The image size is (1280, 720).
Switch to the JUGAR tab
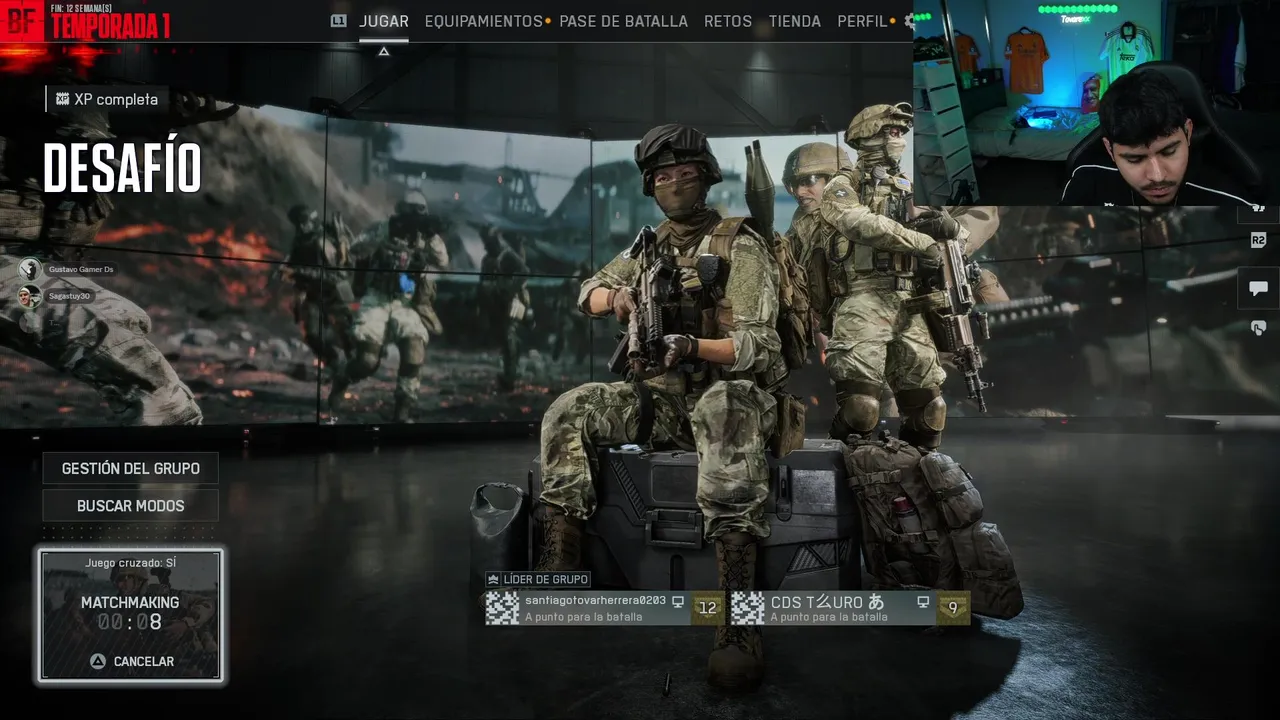[x=384, y=21]
